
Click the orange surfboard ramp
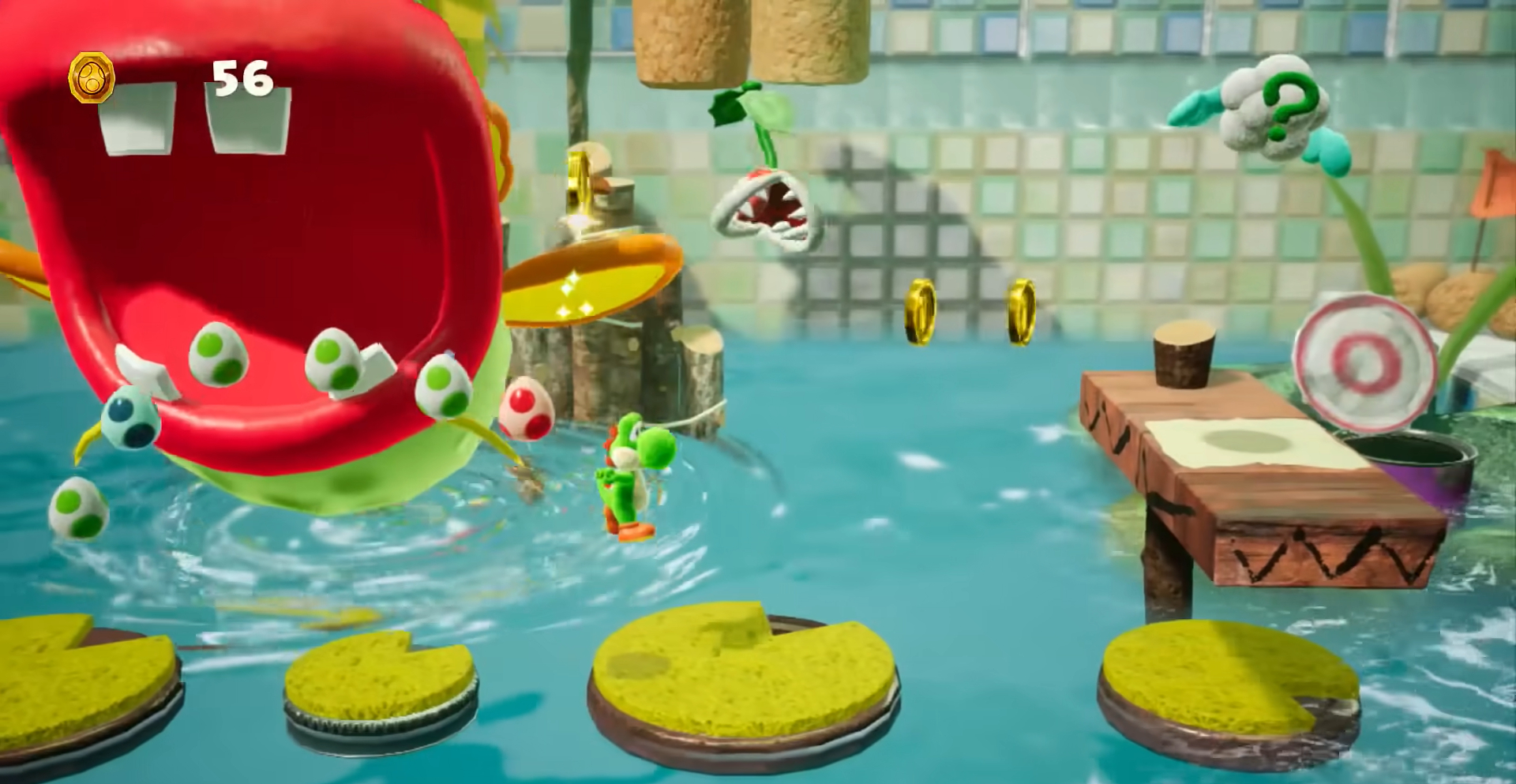click(x=592, y=284)
